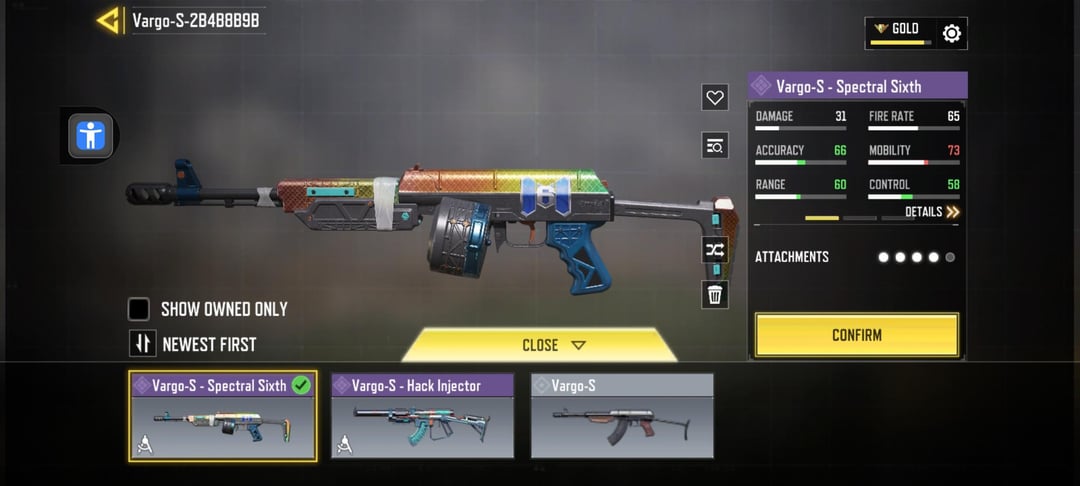
Task: Open the gear settings icon
Action: (x=952, y=34)
